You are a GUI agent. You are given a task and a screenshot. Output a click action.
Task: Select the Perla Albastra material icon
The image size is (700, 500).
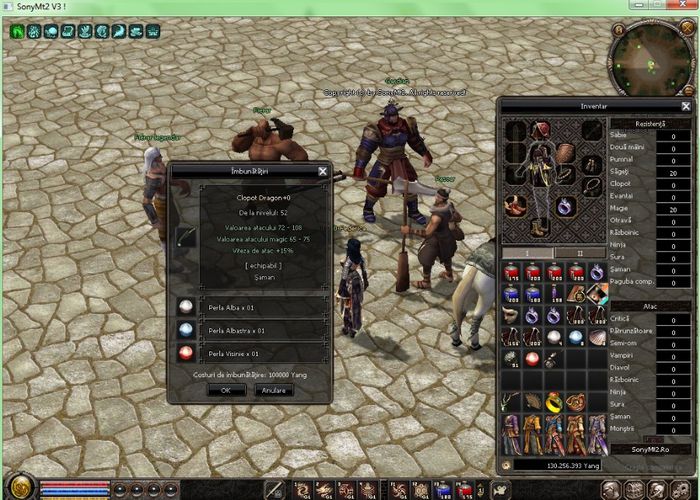[185, 329]
